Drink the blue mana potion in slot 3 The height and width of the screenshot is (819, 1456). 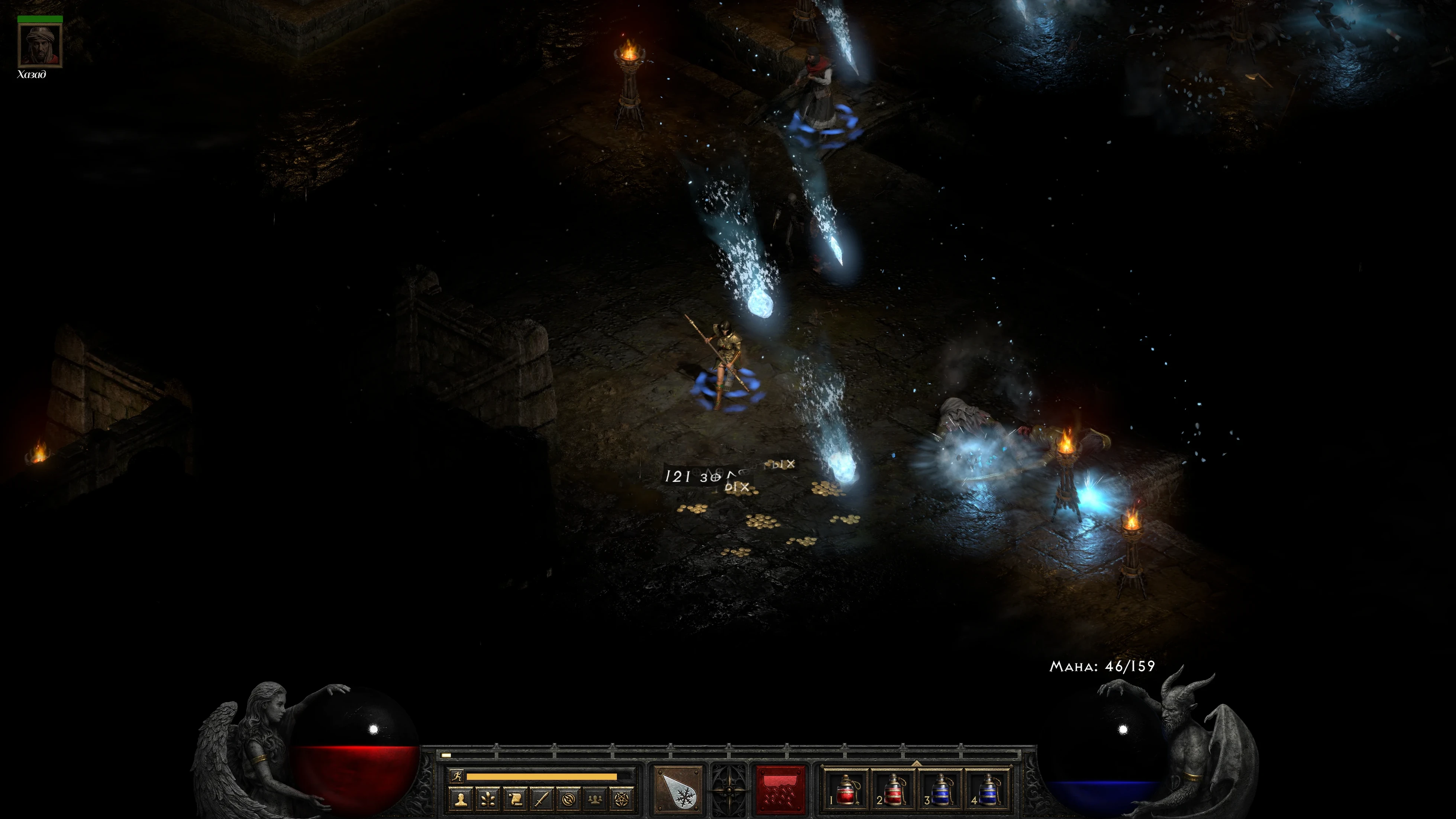pos(940,790)
